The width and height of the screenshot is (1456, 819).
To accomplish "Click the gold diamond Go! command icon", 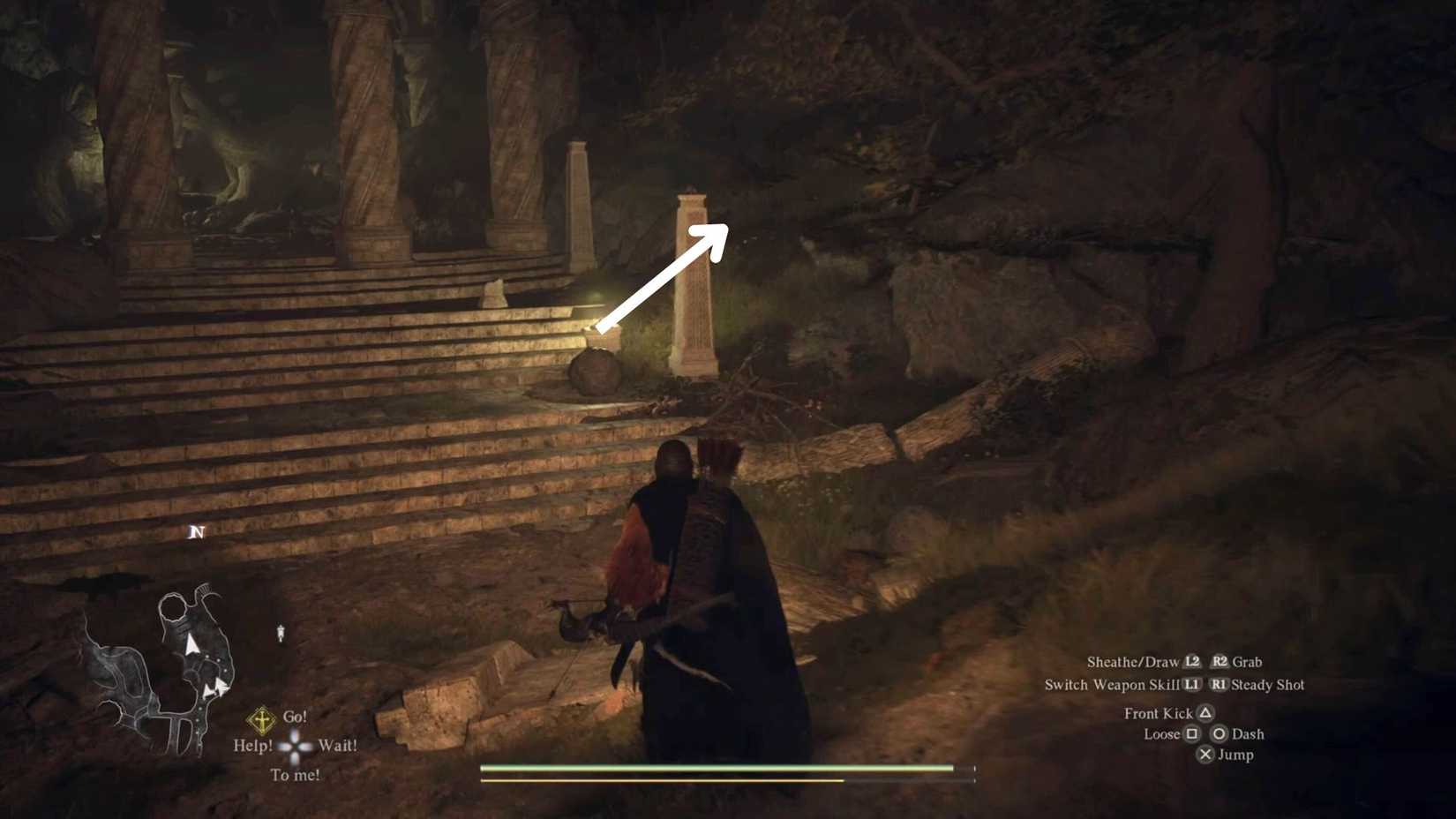I will (260, 719).
